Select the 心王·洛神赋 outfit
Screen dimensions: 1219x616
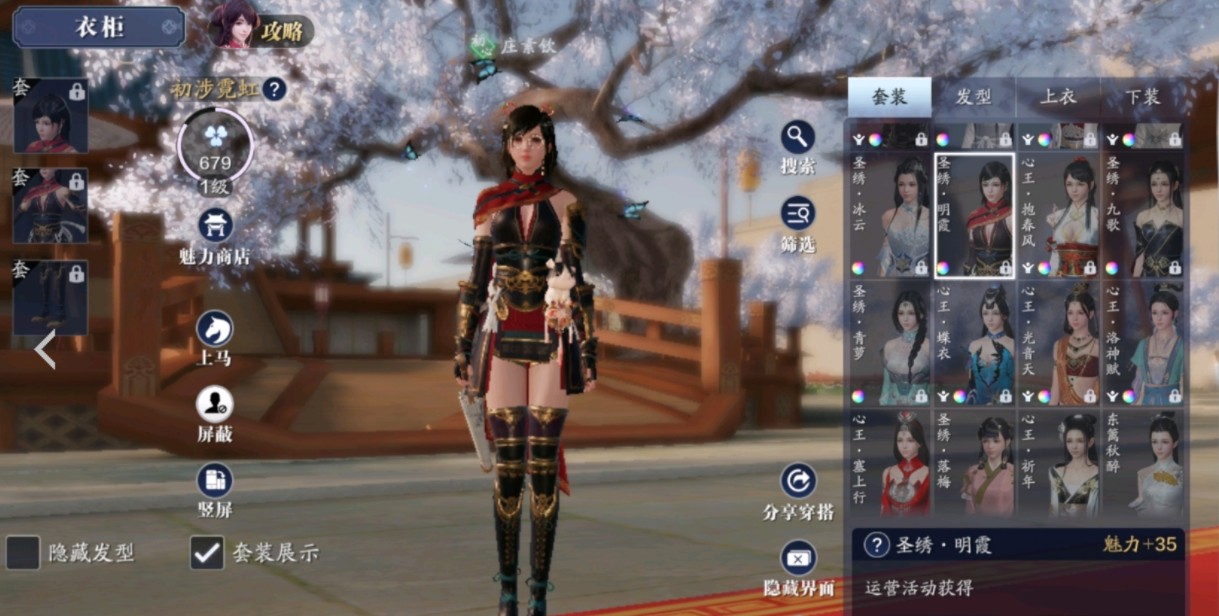click(1142, 343)
